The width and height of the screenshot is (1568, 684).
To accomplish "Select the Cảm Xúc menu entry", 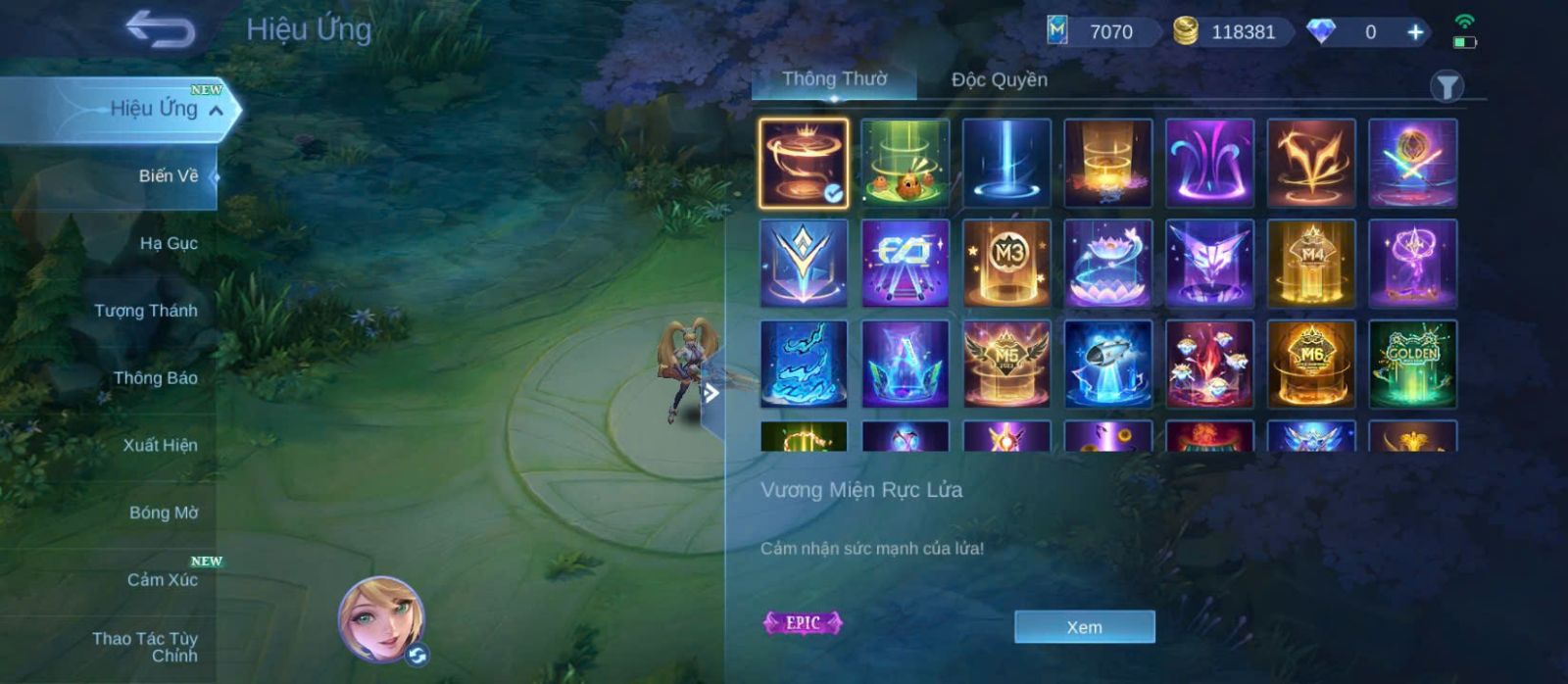I will 162,579.
